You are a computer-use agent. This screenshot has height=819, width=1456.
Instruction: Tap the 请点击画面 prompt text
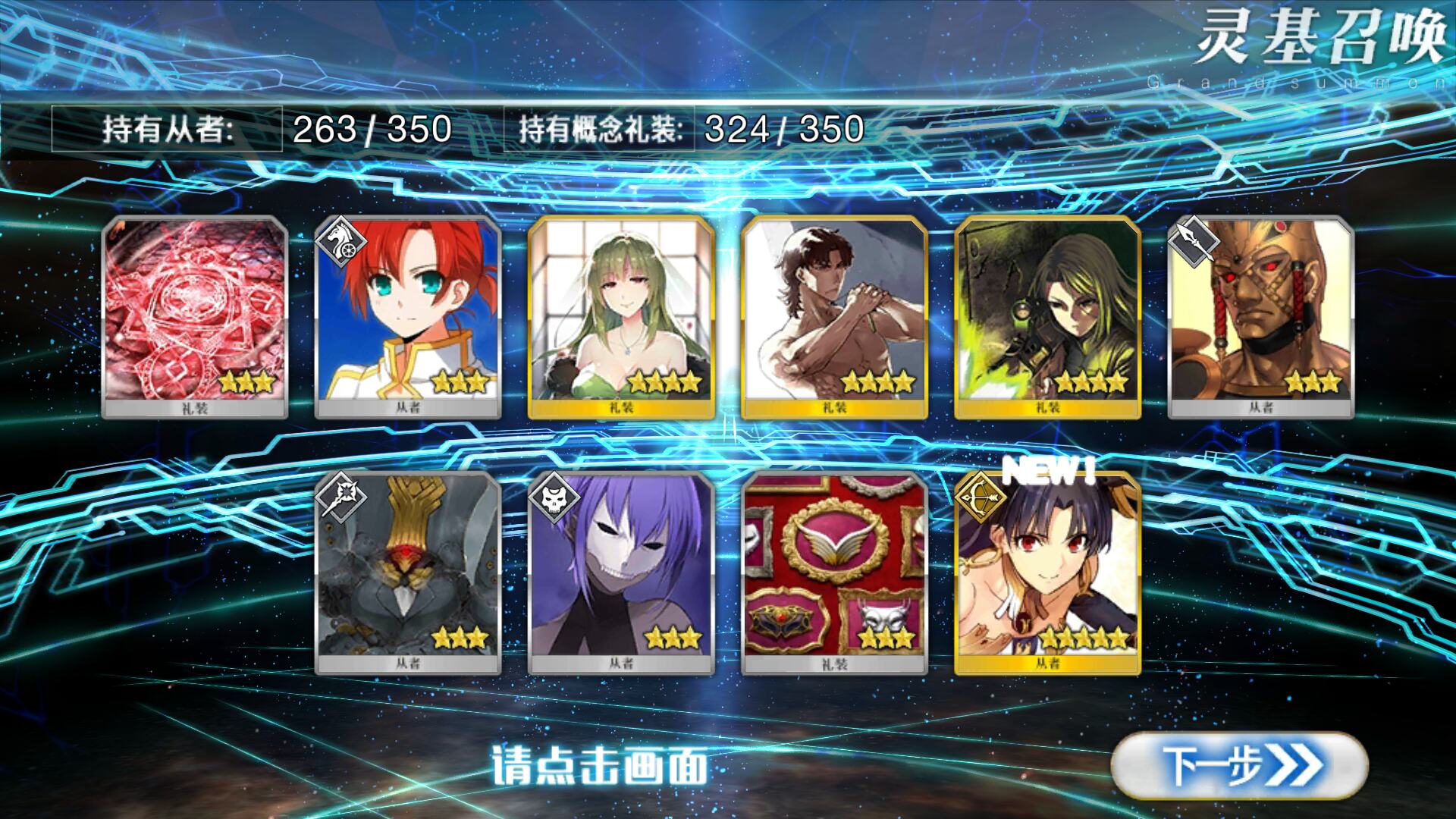(x=599, y=765)
